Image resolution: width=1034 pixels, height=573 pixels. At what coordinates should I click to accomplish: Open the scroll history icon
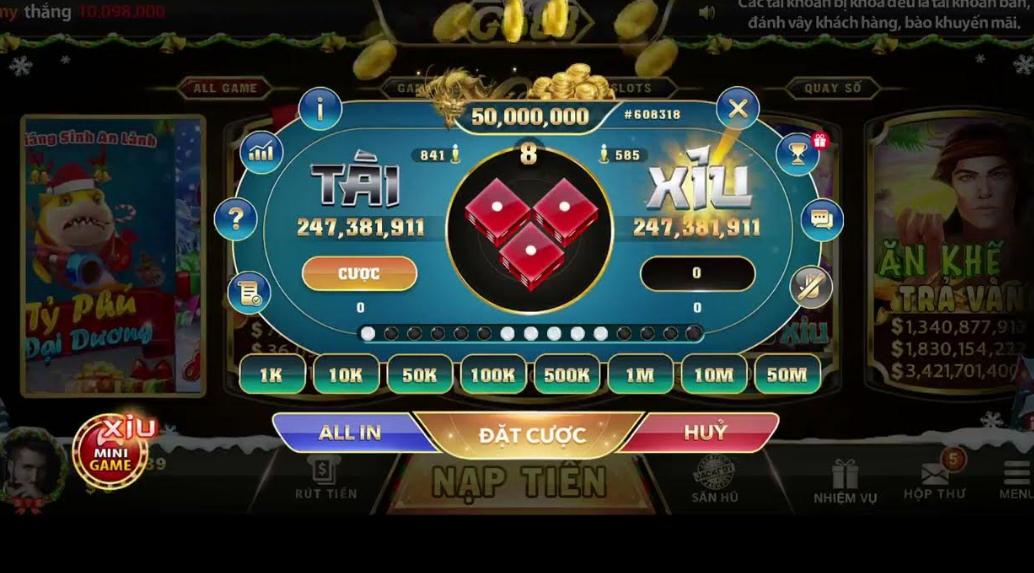248,292
